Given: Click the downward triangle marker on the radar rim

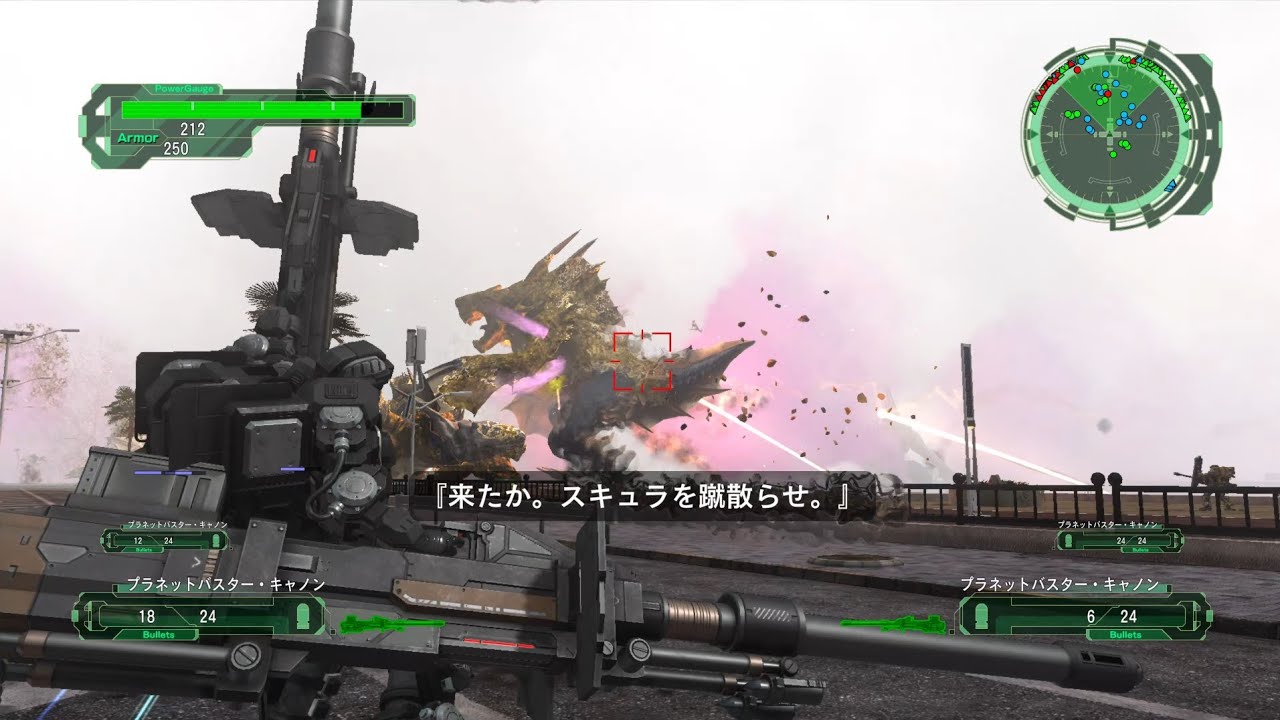Looking at the screenshot, I should (x=1110, y=194).
